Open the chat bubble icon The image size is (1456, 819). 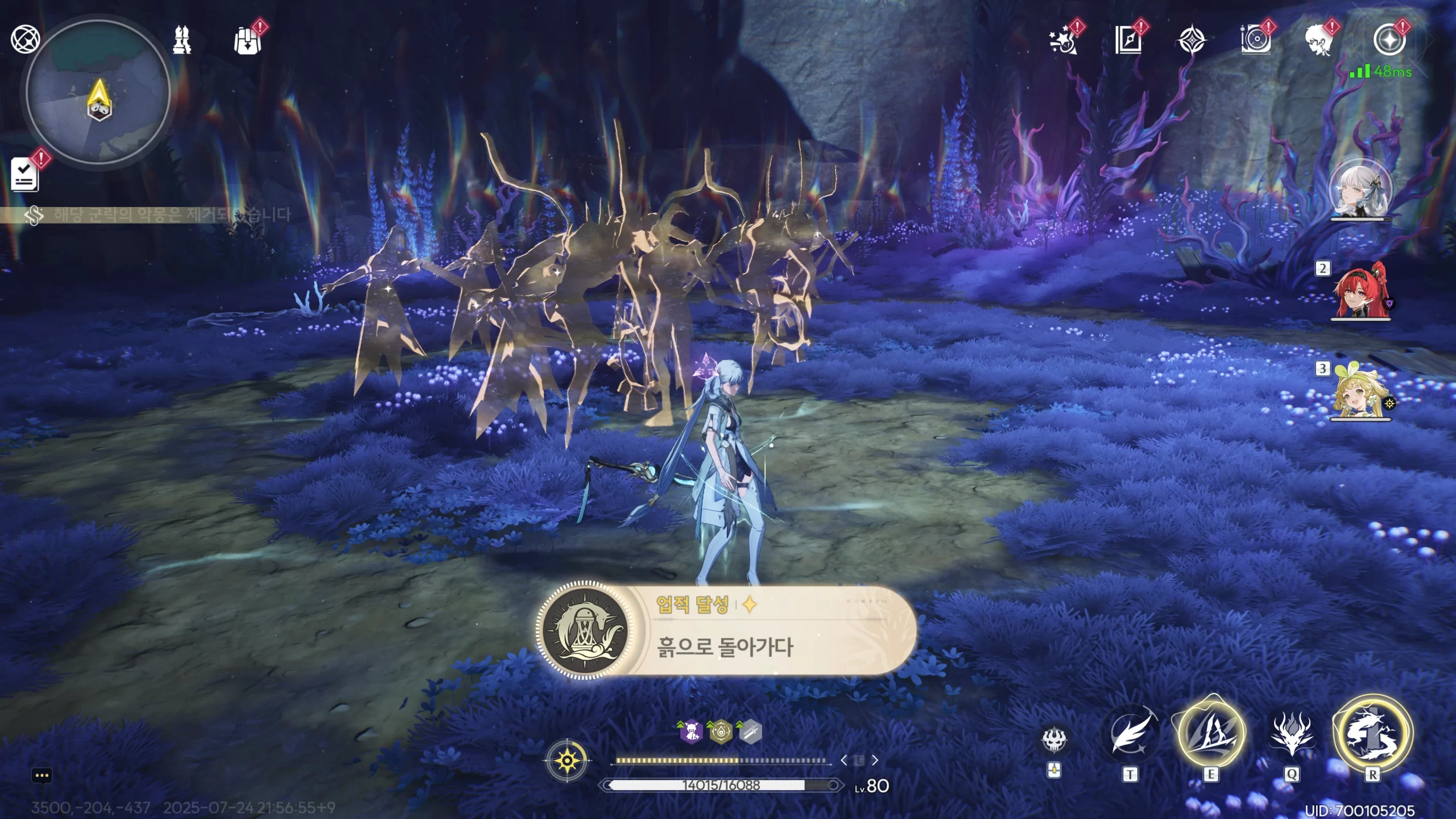point(42,776)
